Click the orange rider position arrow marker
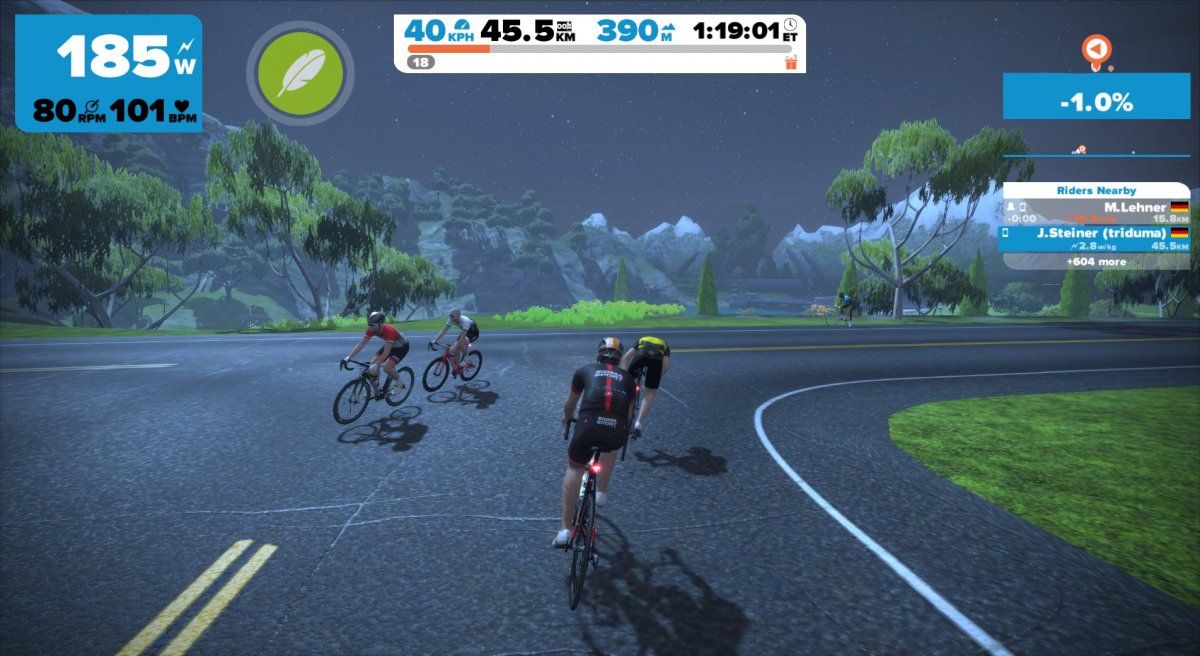The width and height of the screenshot is (1200, 656). [x=1097, y=49]
